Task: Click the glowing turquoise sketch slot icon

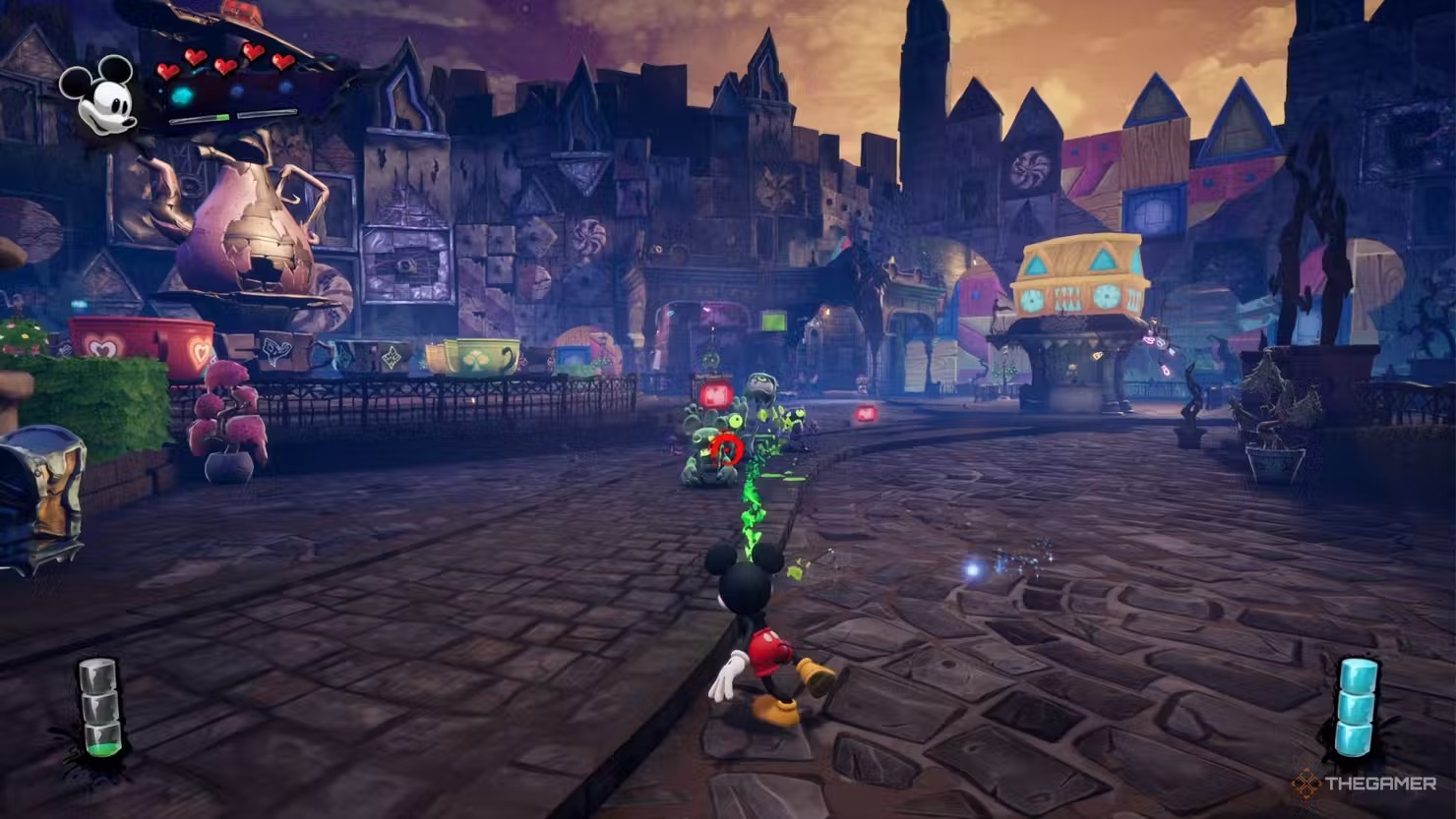Action: 182,95
